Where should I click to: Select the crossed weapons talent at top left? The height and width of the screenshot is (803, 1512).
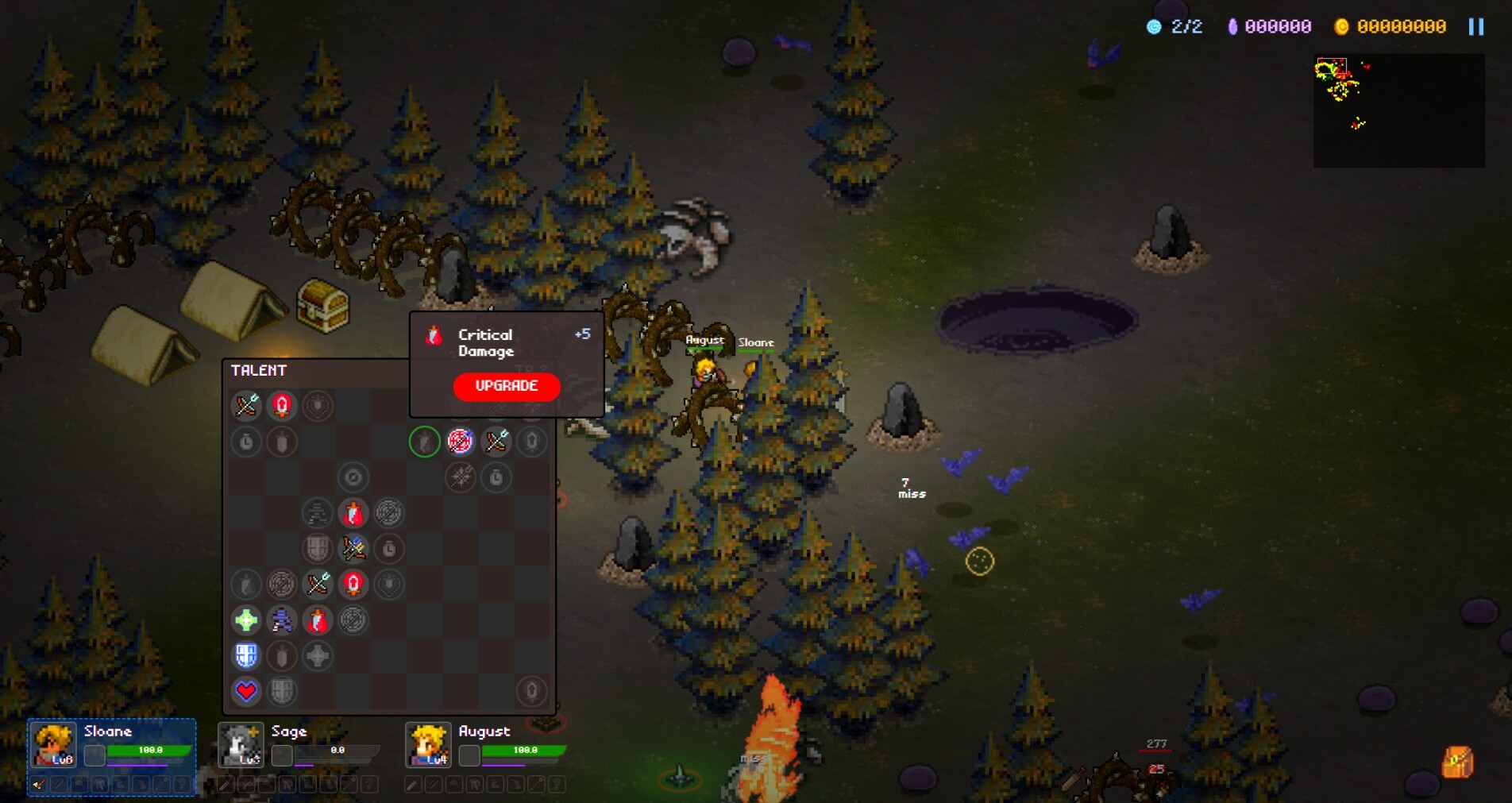[x=246, y=405]
